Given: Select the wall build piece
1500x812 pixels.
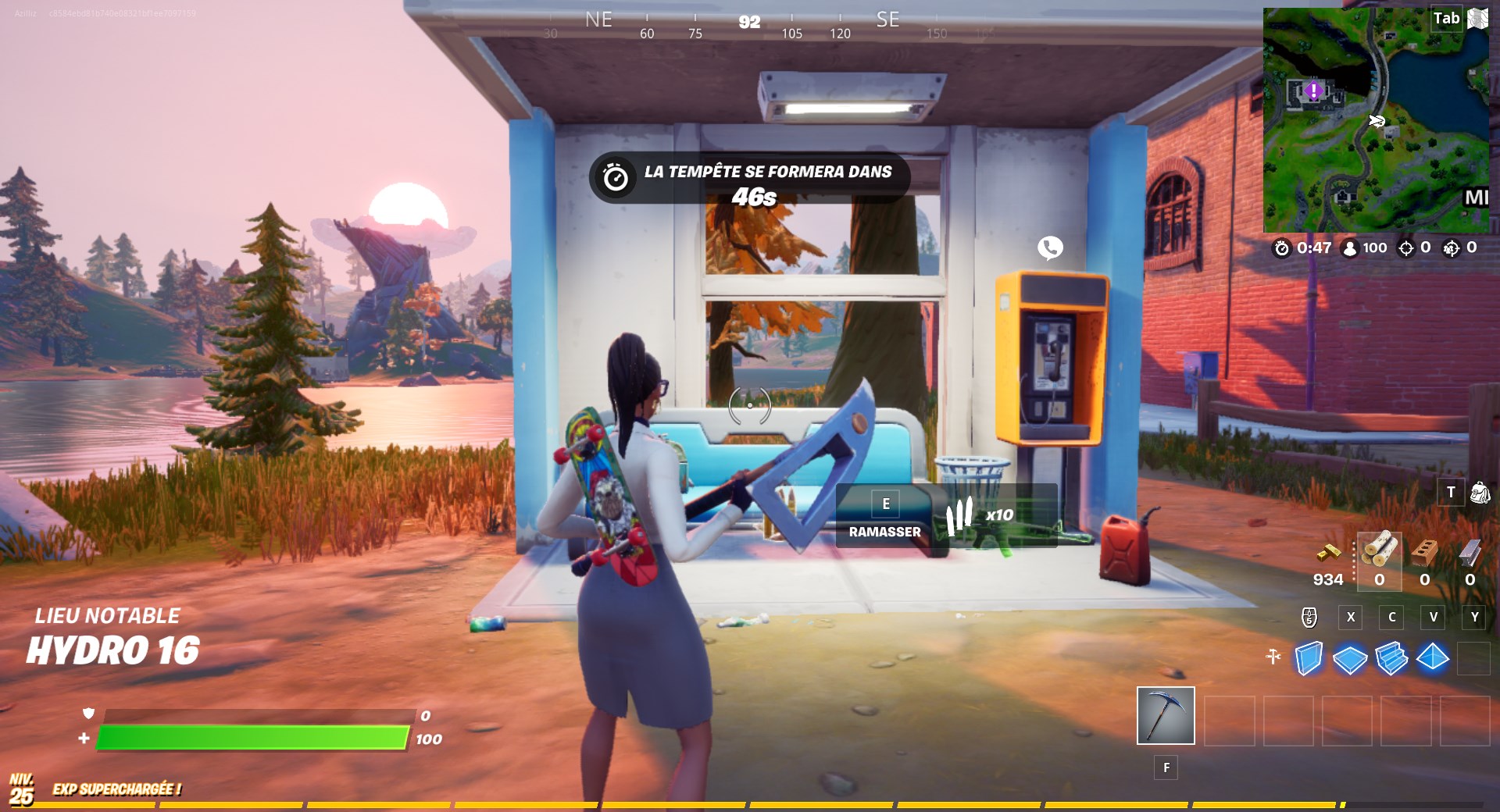Looking at the screenshot, I should click(1309, 658).
